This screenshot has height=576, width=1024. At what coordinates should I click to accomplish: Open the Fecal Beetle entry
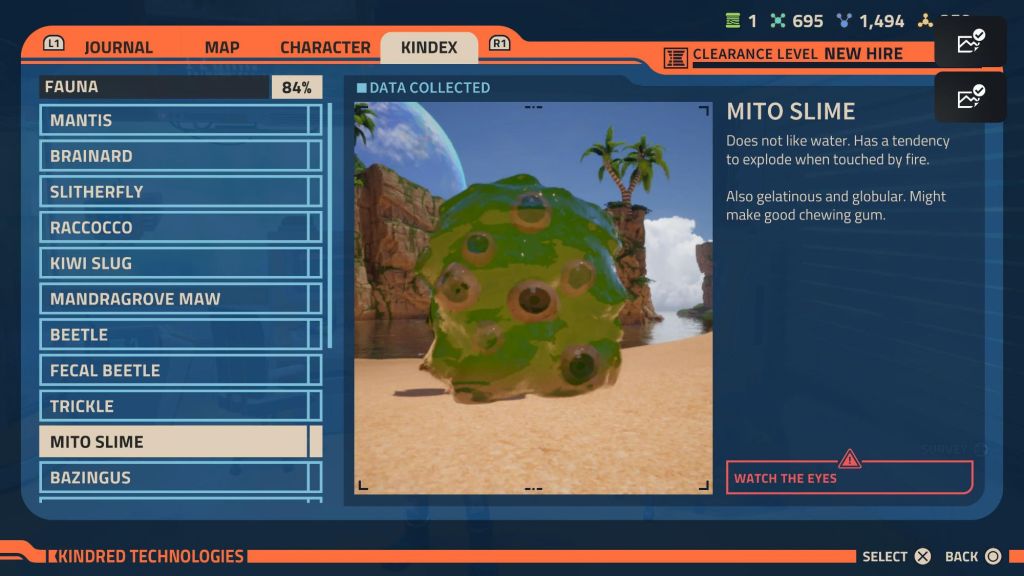pyautogui.click(x=178, y=371)
